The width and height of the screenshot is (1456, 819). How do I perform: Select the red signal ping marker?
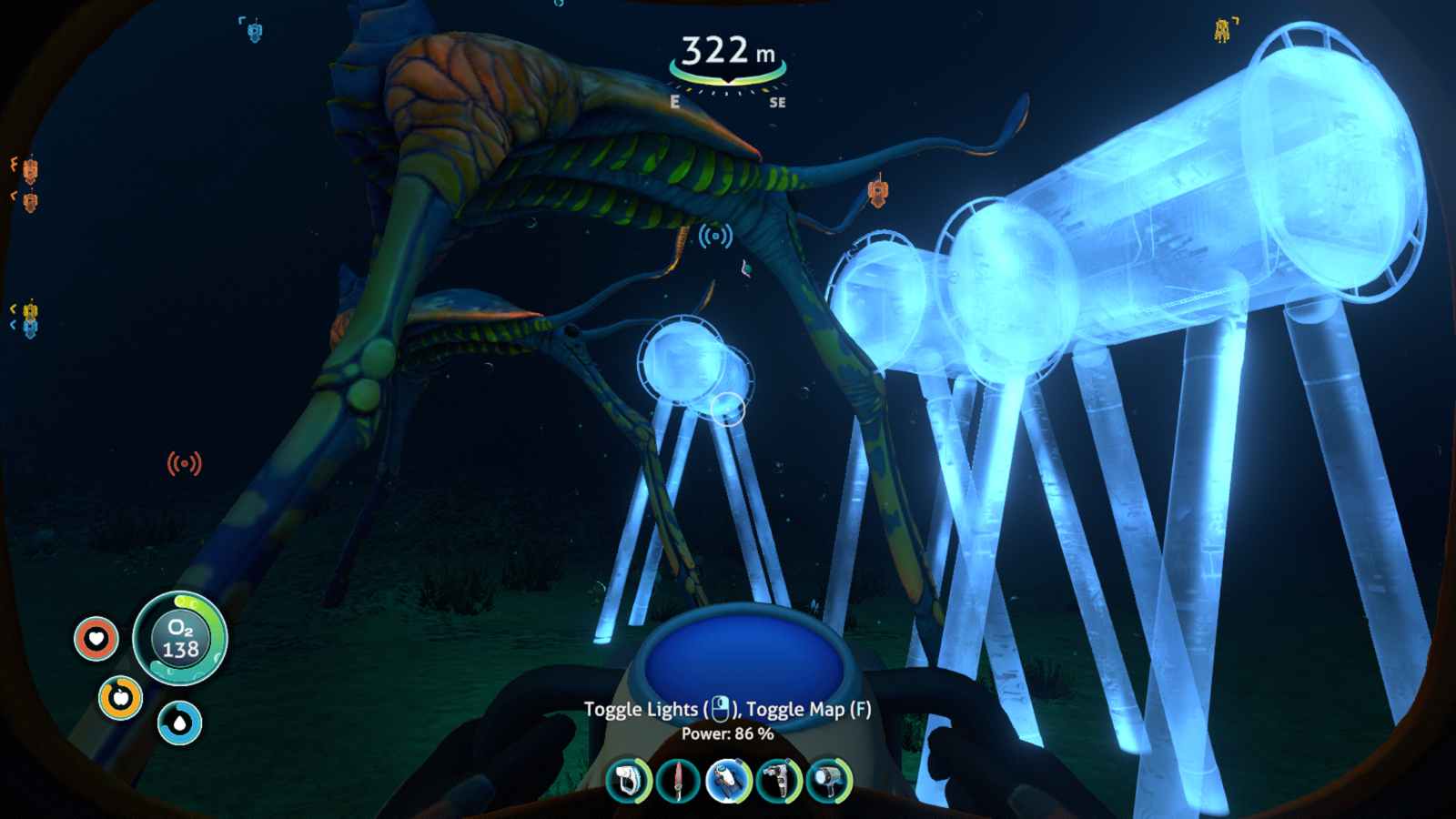184,464
